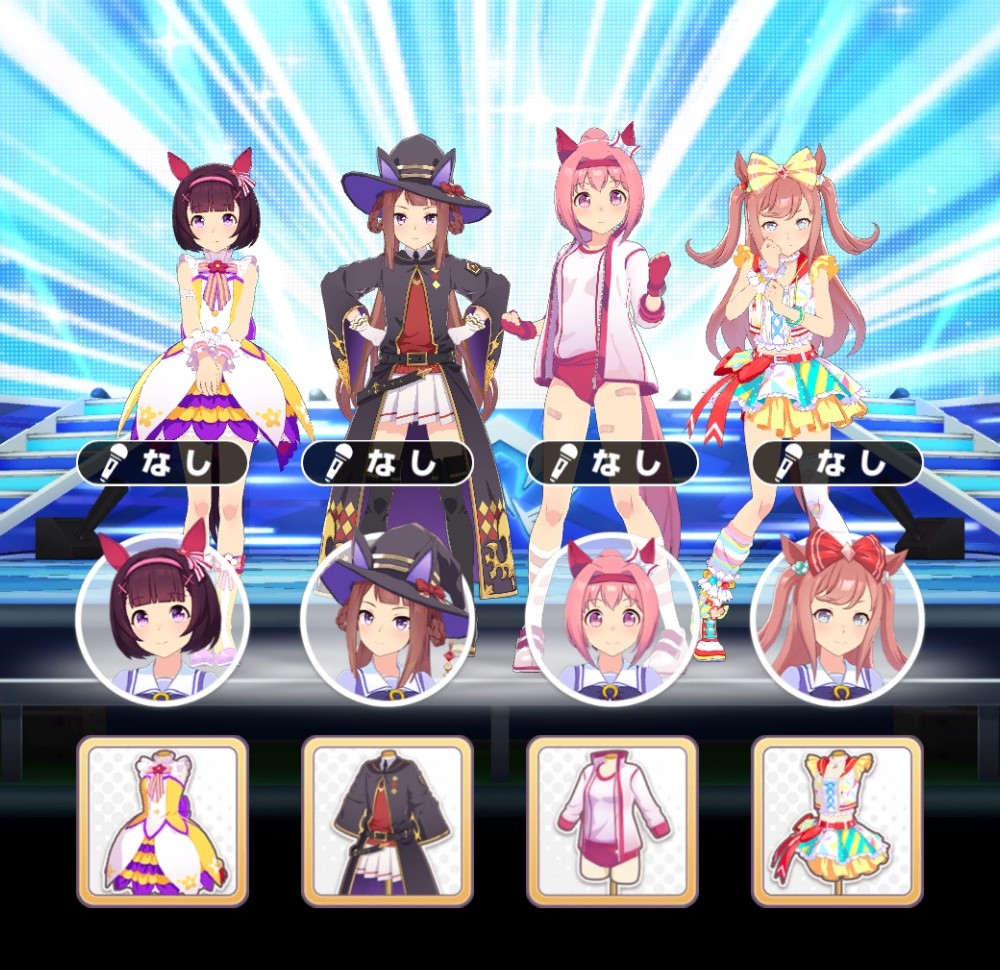Screen dimensions: 1000x970
Task: Assign singing part for pink-haired girl
Action: (612, 463)
